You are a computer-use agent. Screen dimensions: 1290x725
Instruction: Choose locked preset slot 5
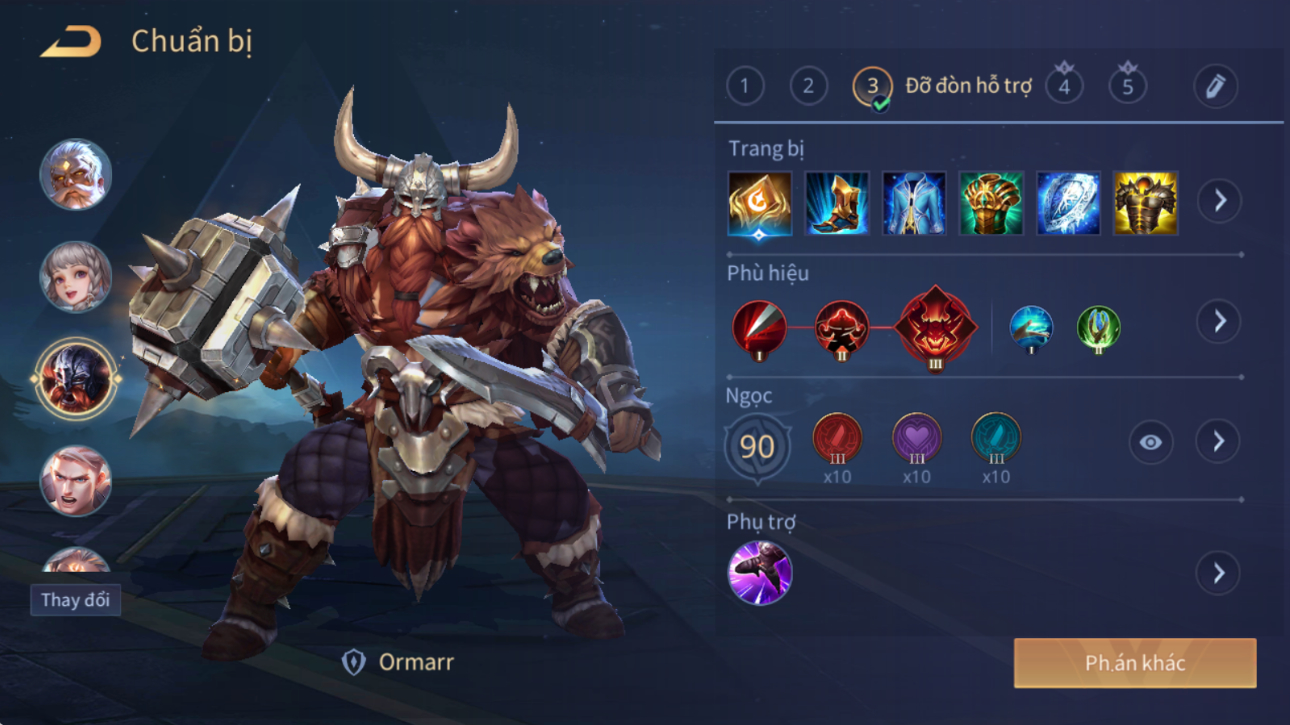click(x=1127, y=86)
